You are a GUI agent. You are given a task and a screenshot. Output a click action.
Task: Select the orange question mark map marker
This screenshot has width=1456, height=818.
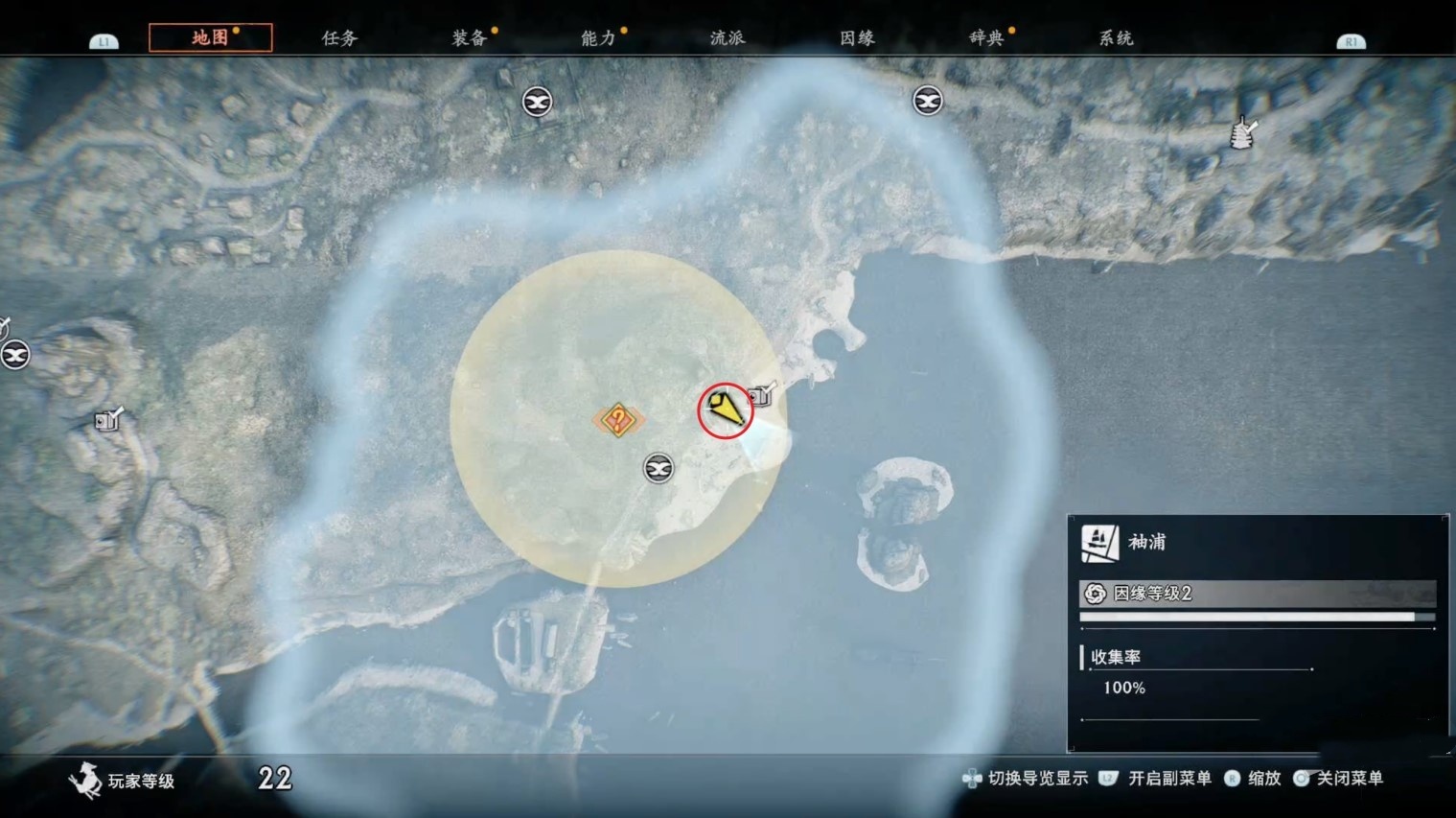click(x=618, y=419)
